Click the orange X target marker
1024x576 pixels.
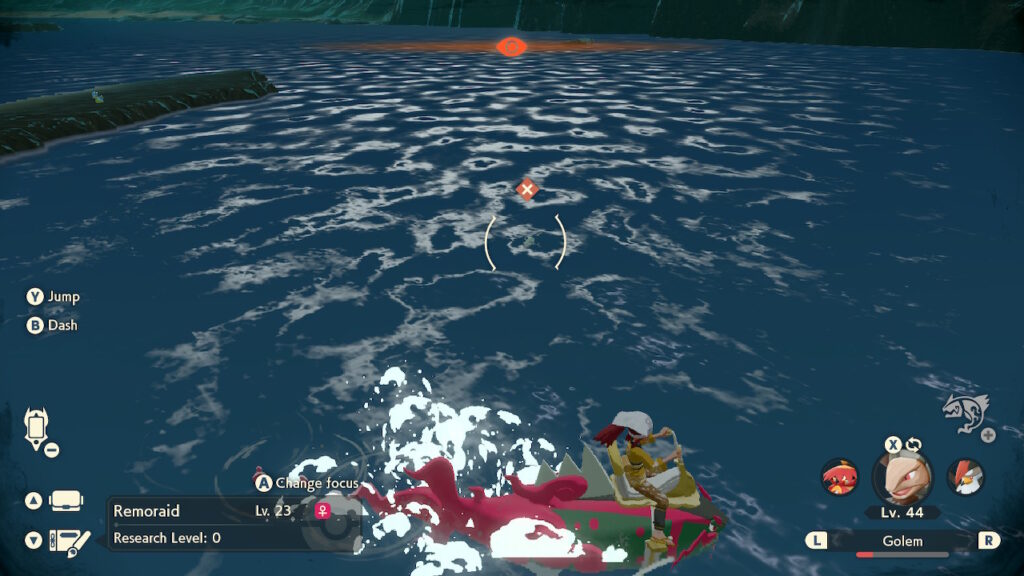click(x=527, y=189)
